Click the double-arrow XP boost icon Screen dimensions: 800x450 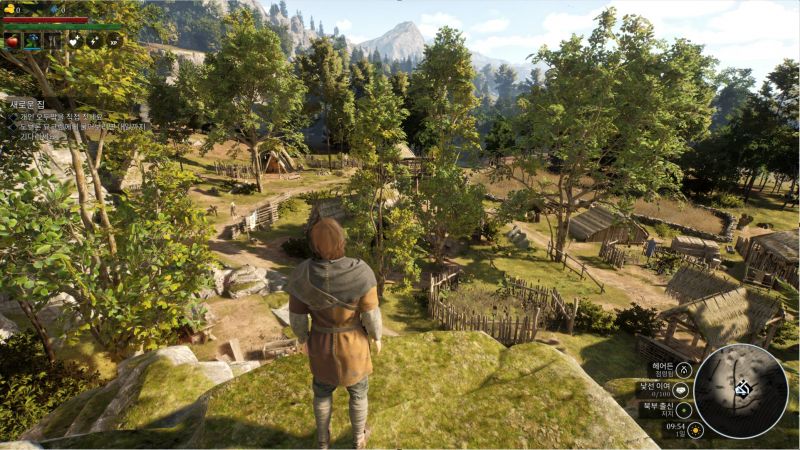click(x=115, y=41)
